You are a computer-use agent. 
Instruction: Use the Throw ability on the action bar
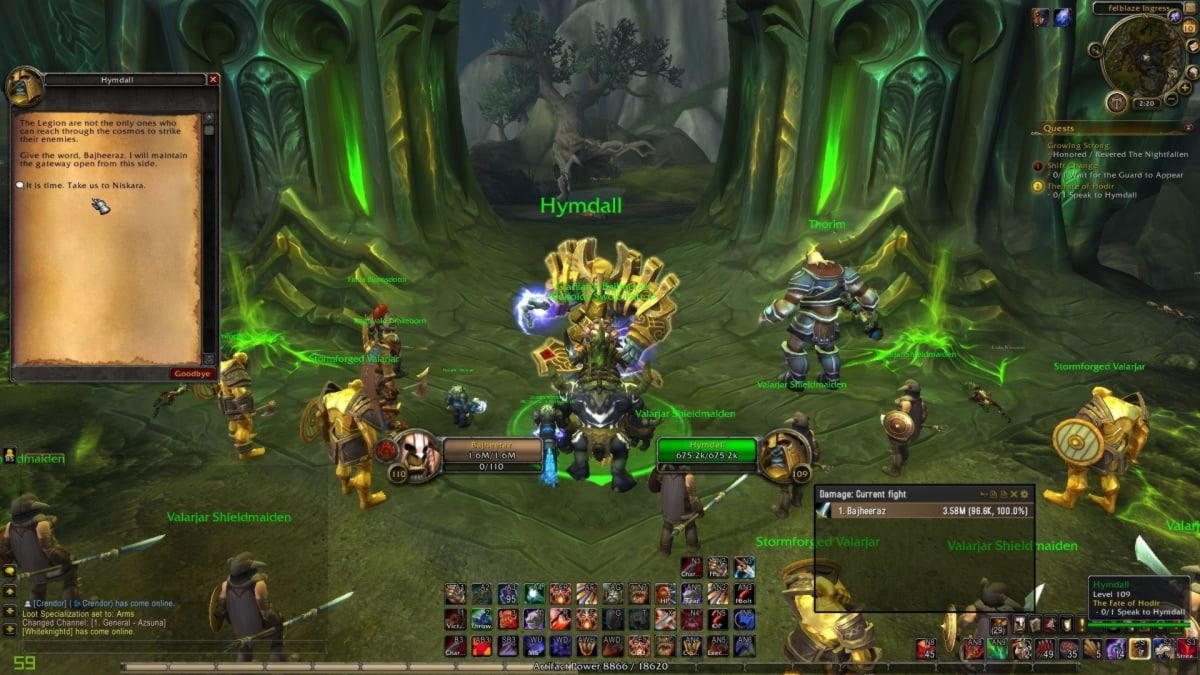pos(482,619)
